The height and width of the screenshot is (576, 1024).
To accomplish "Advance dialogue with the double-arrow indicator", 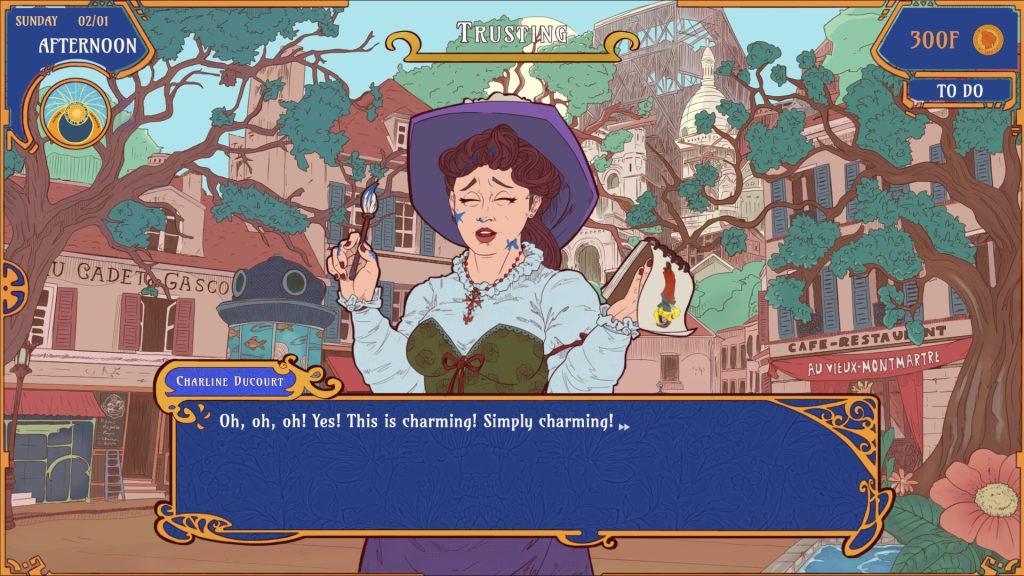I will point(625,426).
